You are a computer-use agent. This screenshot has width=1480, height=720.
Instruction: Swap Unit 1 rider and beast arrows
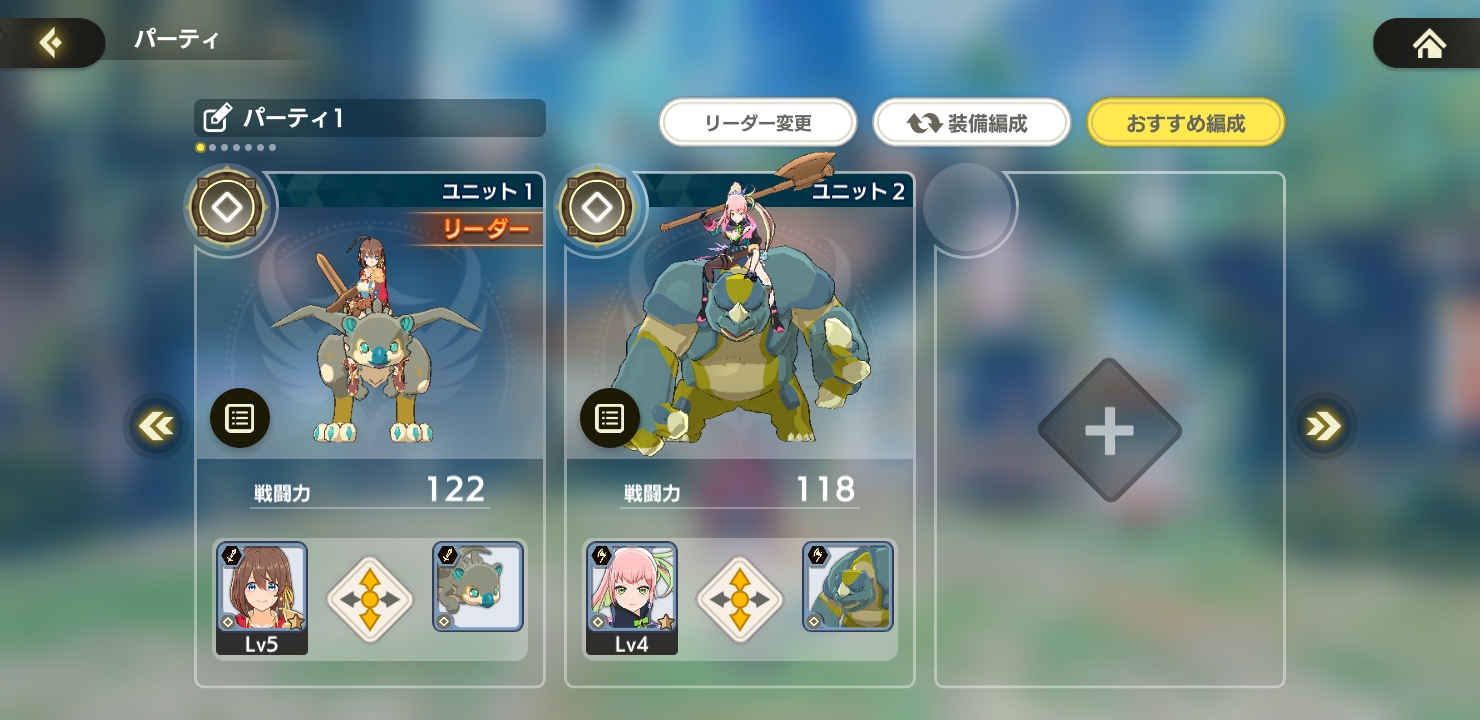point(370,599)
